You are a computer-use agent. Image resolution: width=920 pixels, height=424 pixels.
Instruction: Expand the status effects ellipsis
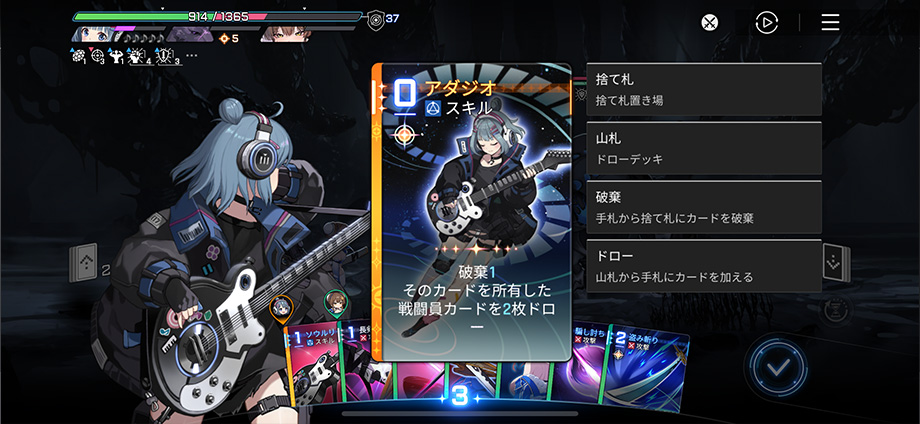coord(192,56)
